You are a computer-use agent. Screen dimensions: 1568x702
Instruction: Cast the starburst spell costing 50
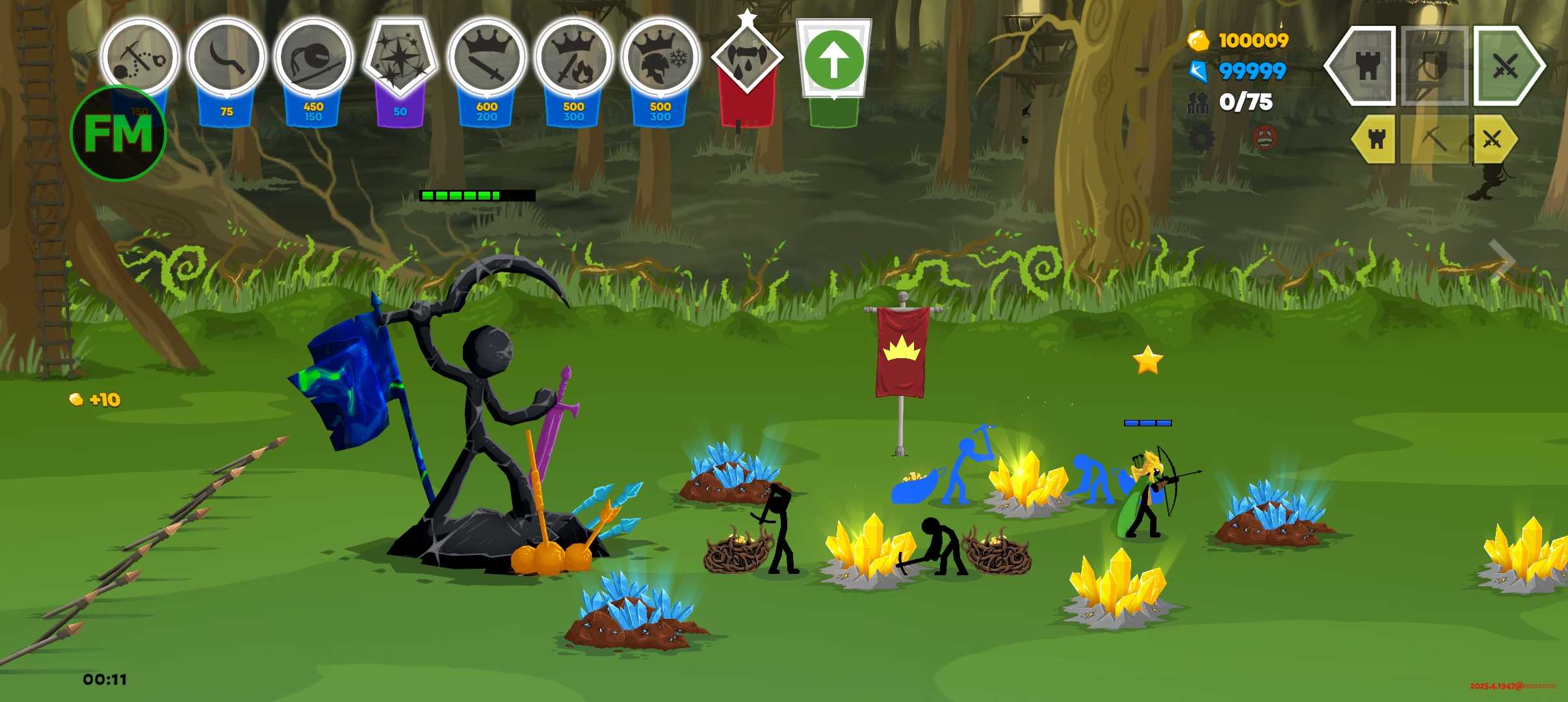[400, 57]
